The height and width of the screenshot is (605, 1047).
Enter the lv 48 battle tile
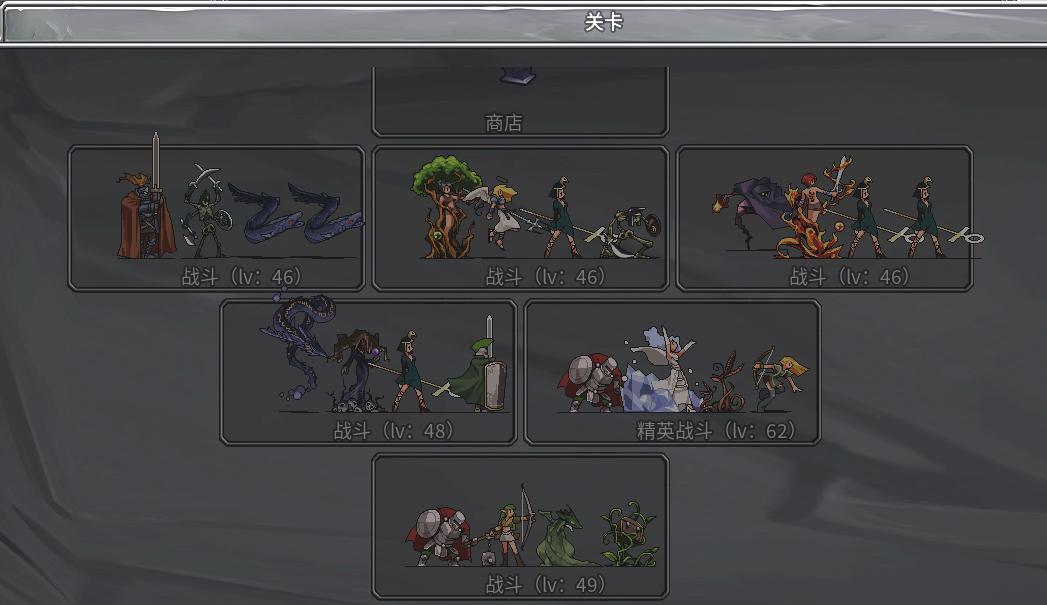pyautogui.click(x=368, y=372)
